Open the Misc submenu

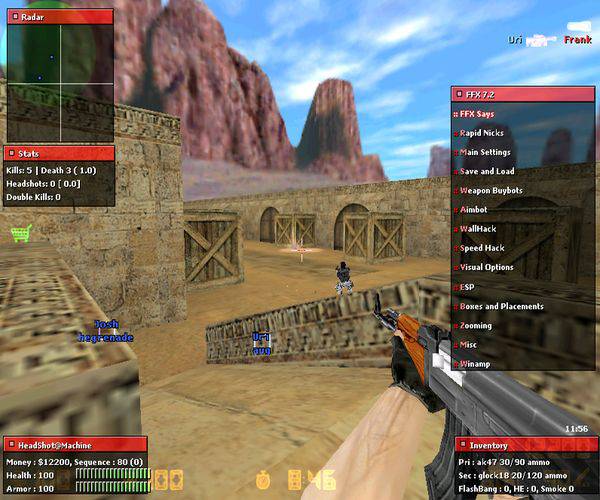pos(469,344)
